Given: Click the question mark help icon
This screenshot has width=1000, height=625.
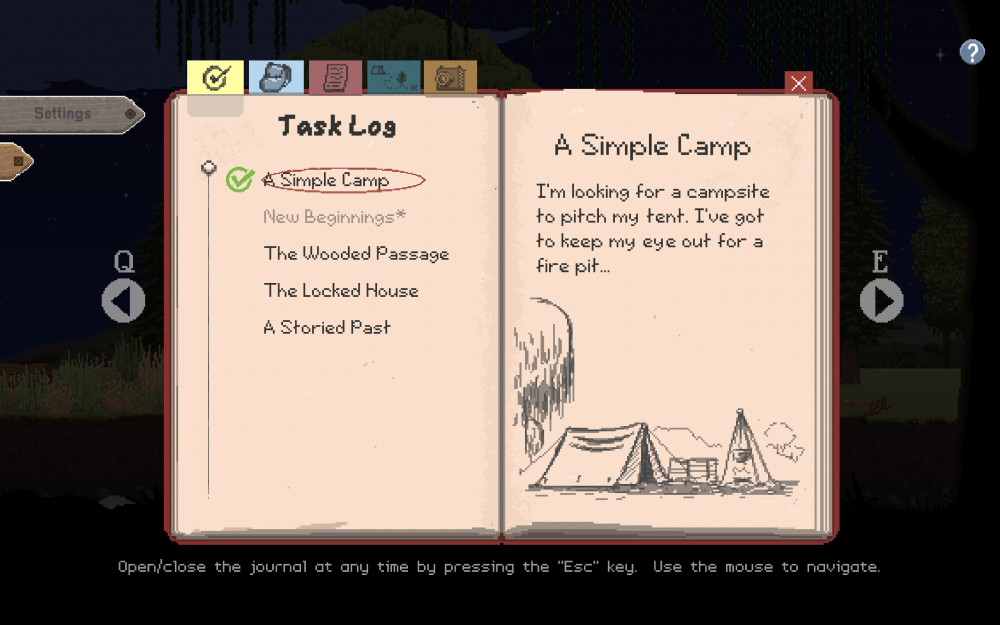Looking at the screenshot, I should 972,52.
